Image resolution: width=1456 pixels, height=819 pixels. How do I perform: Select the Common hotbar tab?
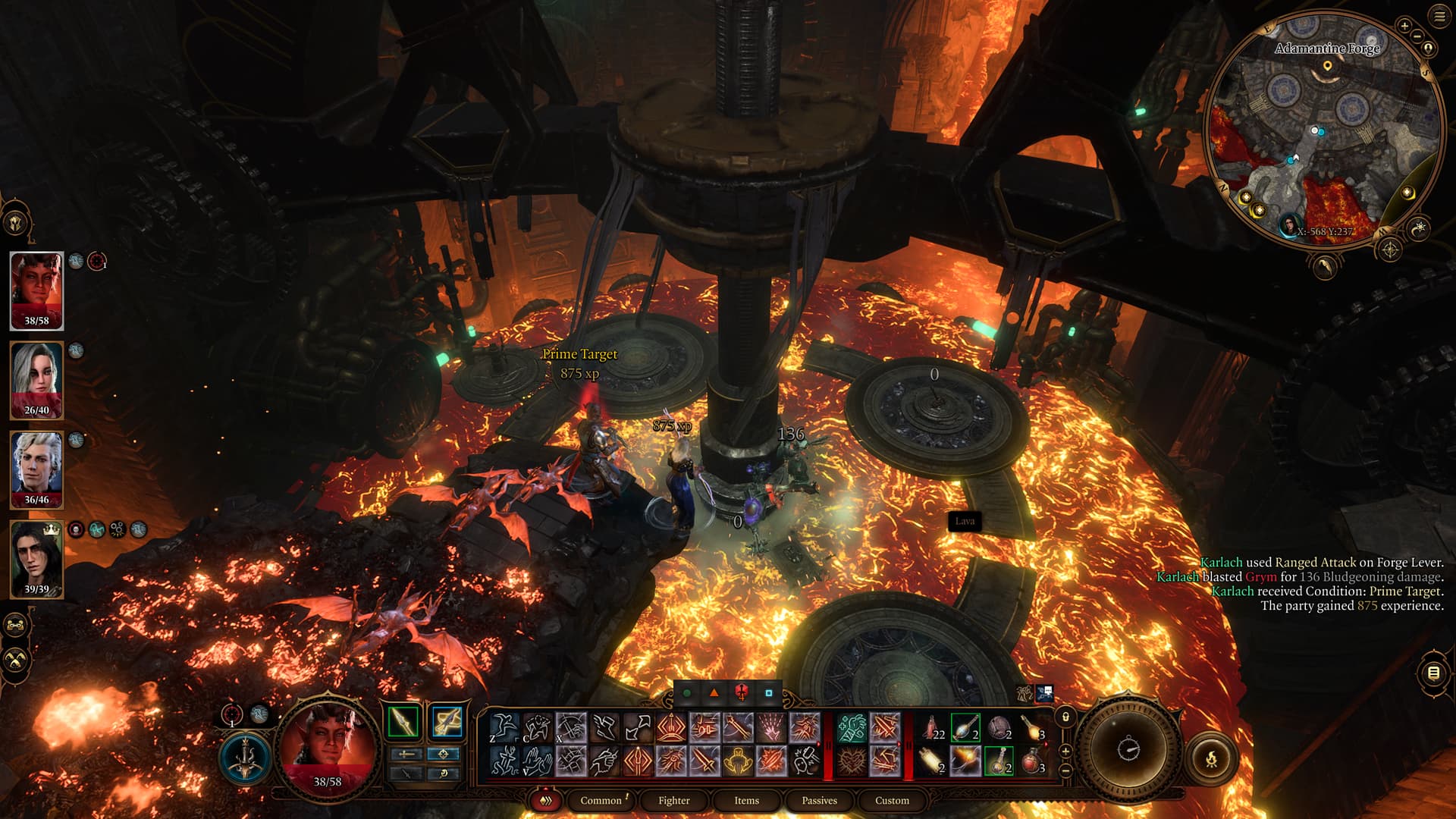(x=601, y=800)
